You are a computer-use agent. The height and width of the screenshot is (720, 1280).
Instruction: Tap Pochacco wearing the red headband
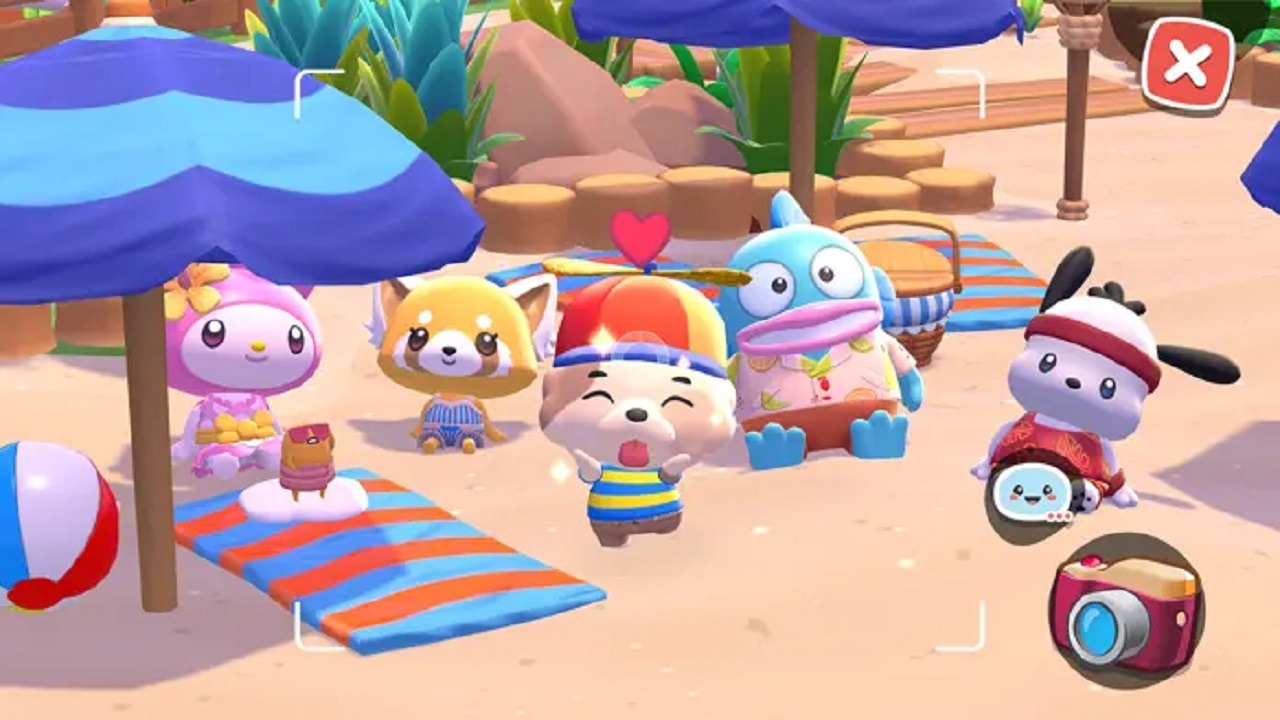pyautogui.click(x=1075, y=370)
